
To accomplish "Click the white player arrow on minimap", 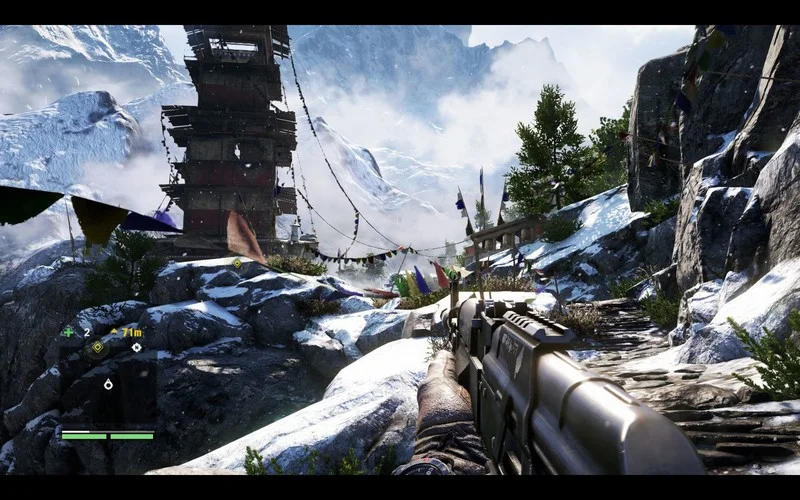I will pos(108,384).
